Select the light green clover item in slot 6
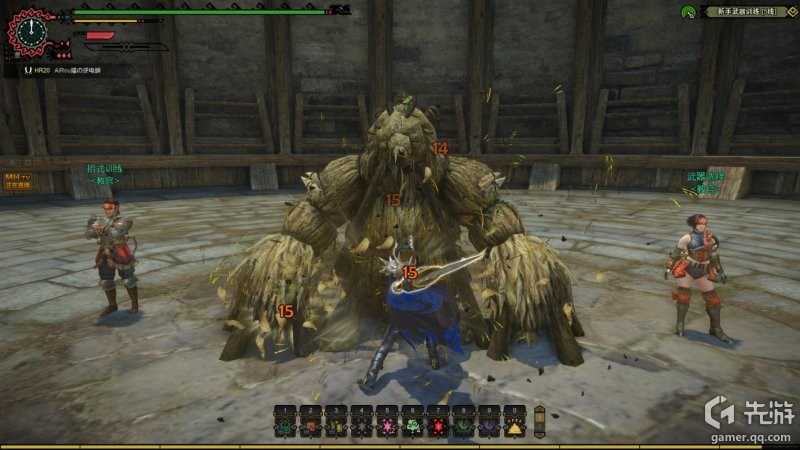Image resolution: width=800 pixels, height=450 pixels. (x=412, y=424)
